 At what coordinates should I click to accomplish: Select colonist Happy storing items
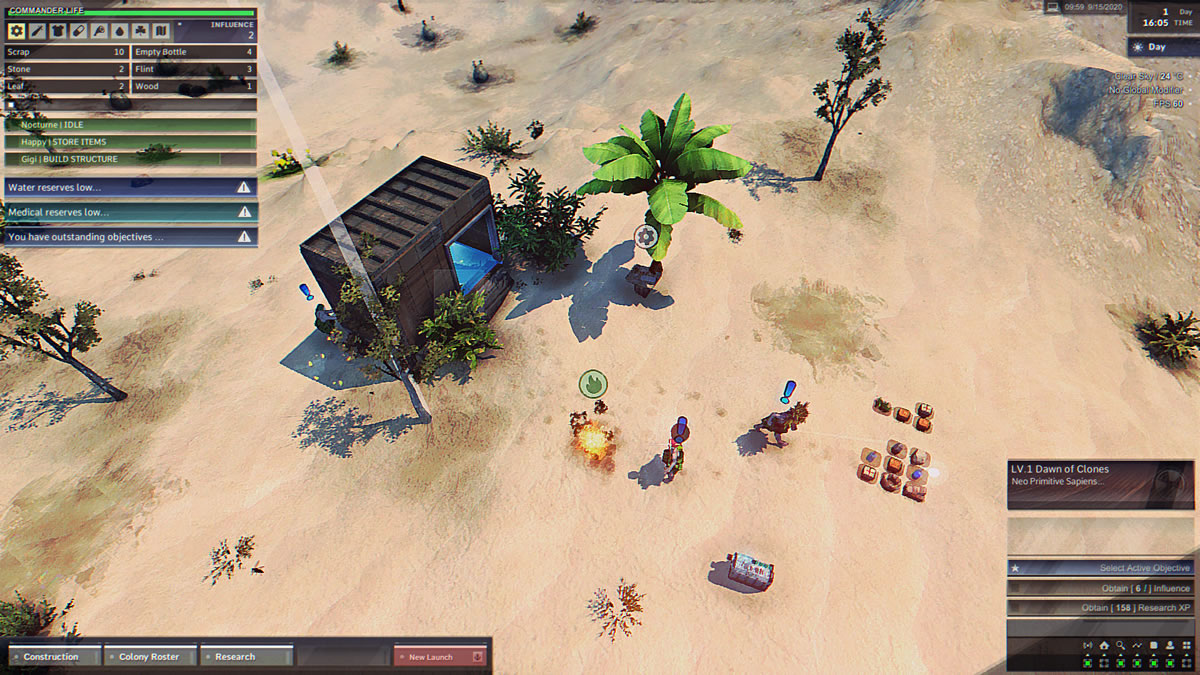[x=131, y=142]
